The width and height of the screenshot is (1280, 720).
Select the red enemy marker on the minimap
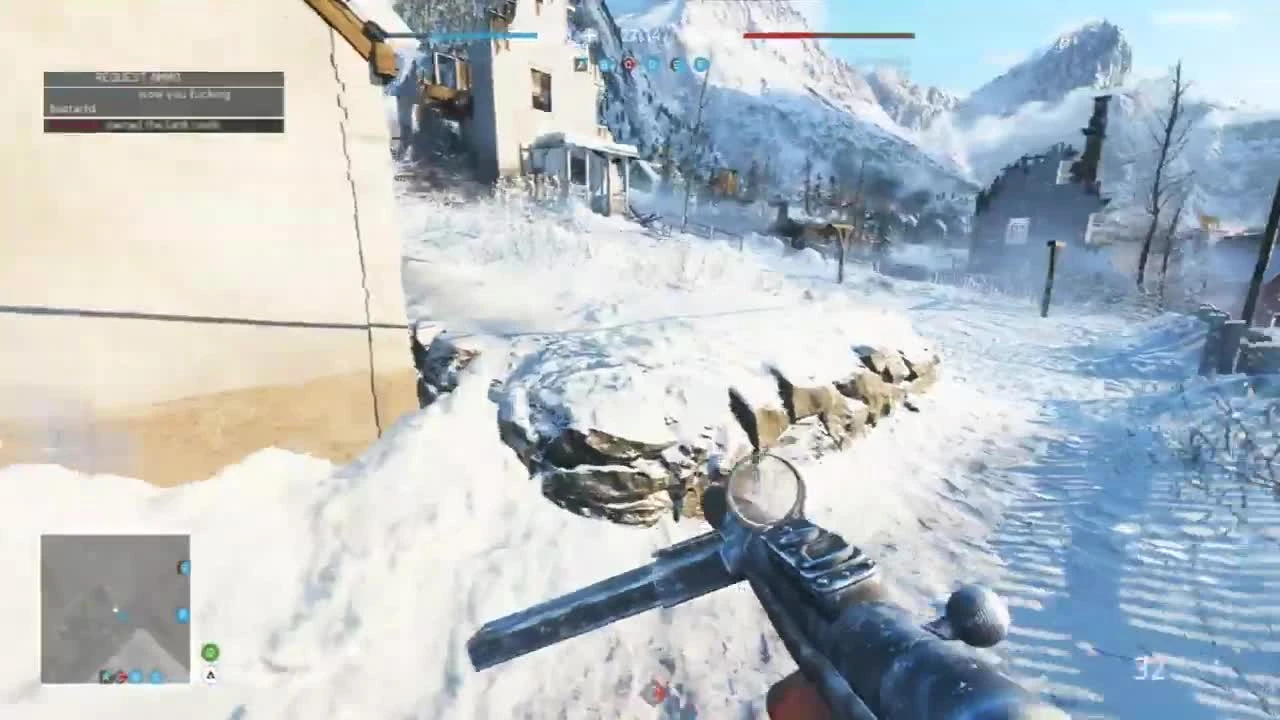[x=121, y=676]
